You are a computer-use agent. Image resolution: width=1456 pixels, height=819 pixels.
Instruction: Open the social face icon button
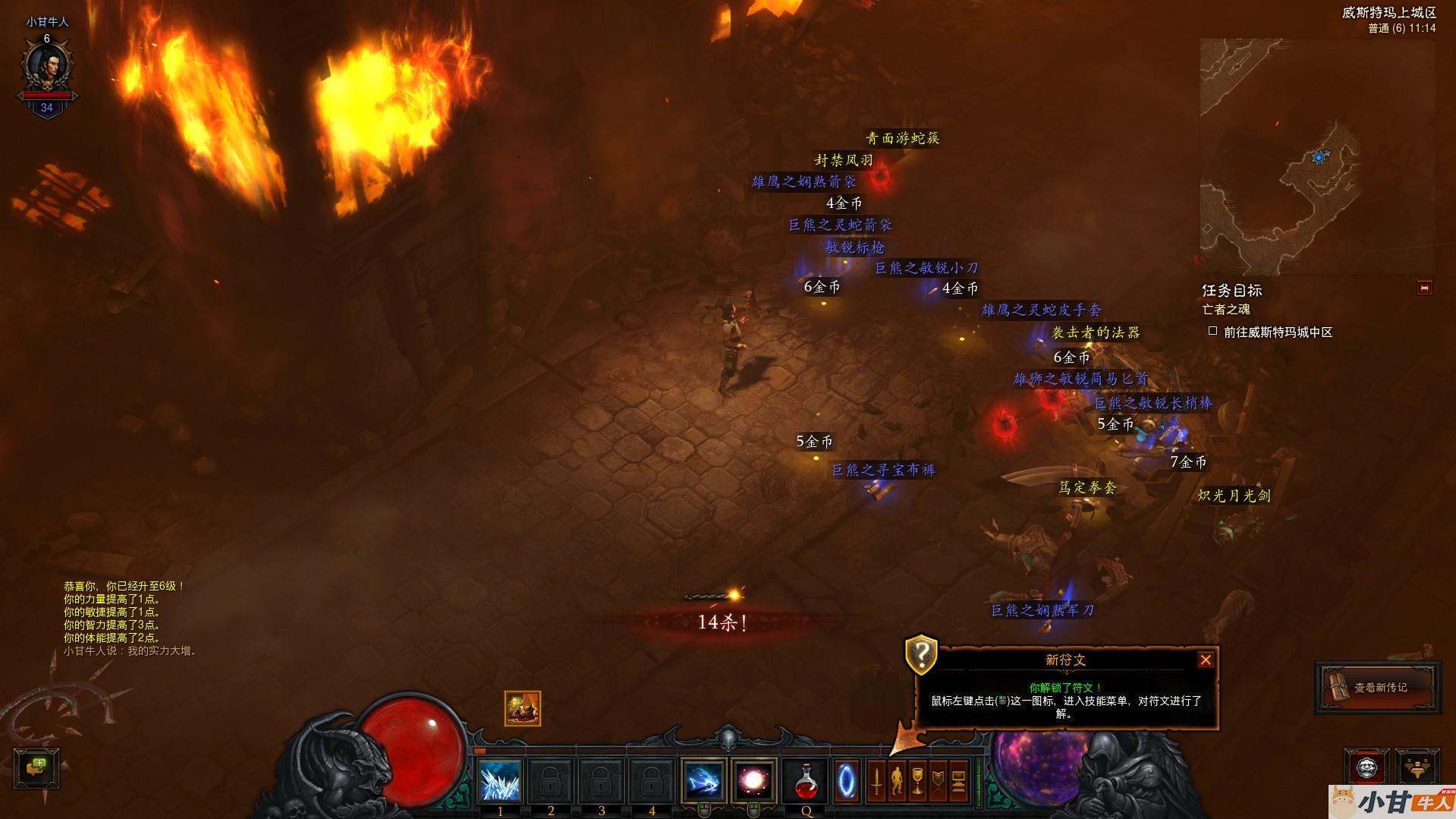pos(1366,767)
